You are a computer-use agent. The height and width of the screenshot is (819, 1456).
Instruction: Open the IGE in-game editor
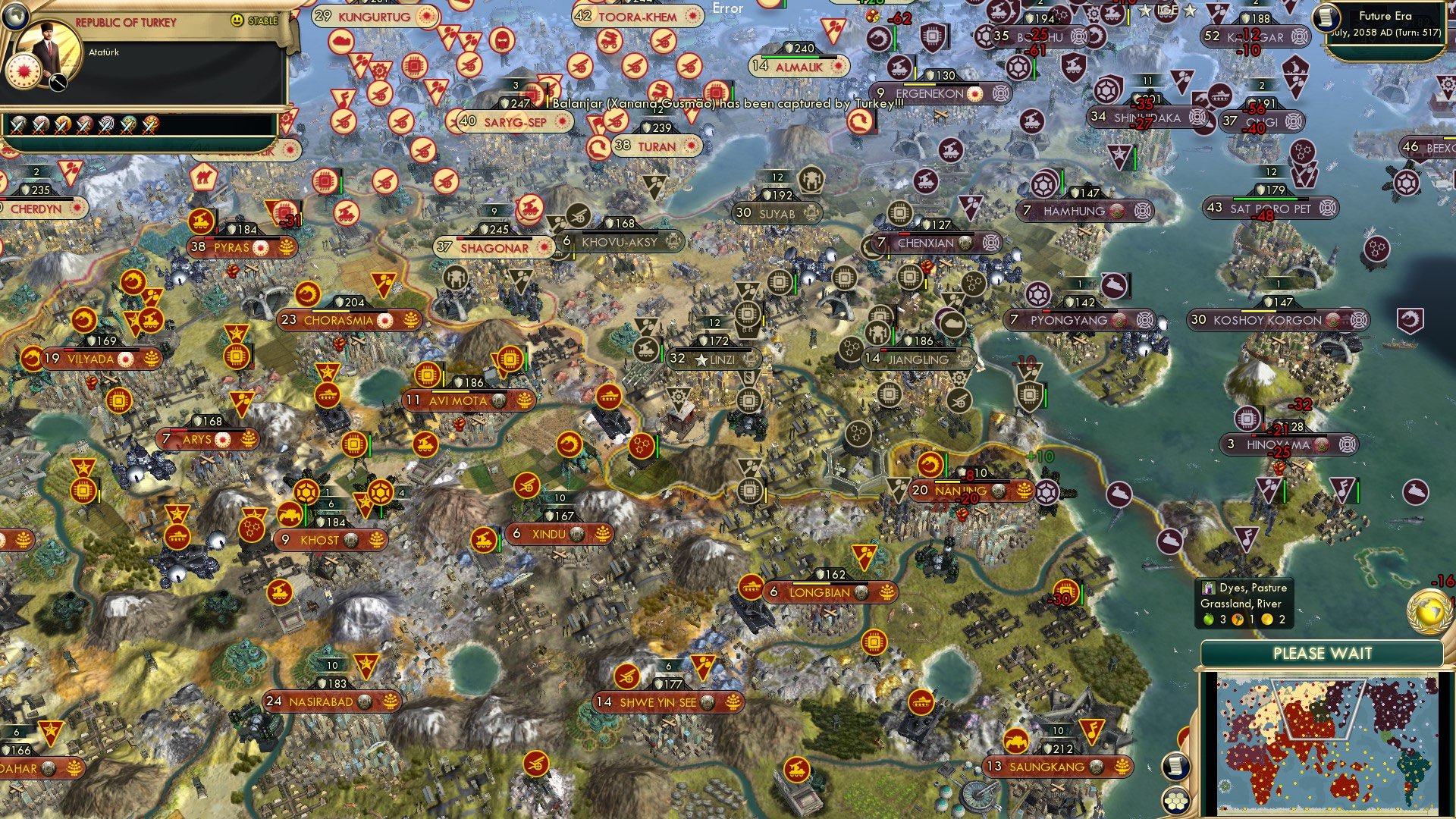tap(1167, 11)
